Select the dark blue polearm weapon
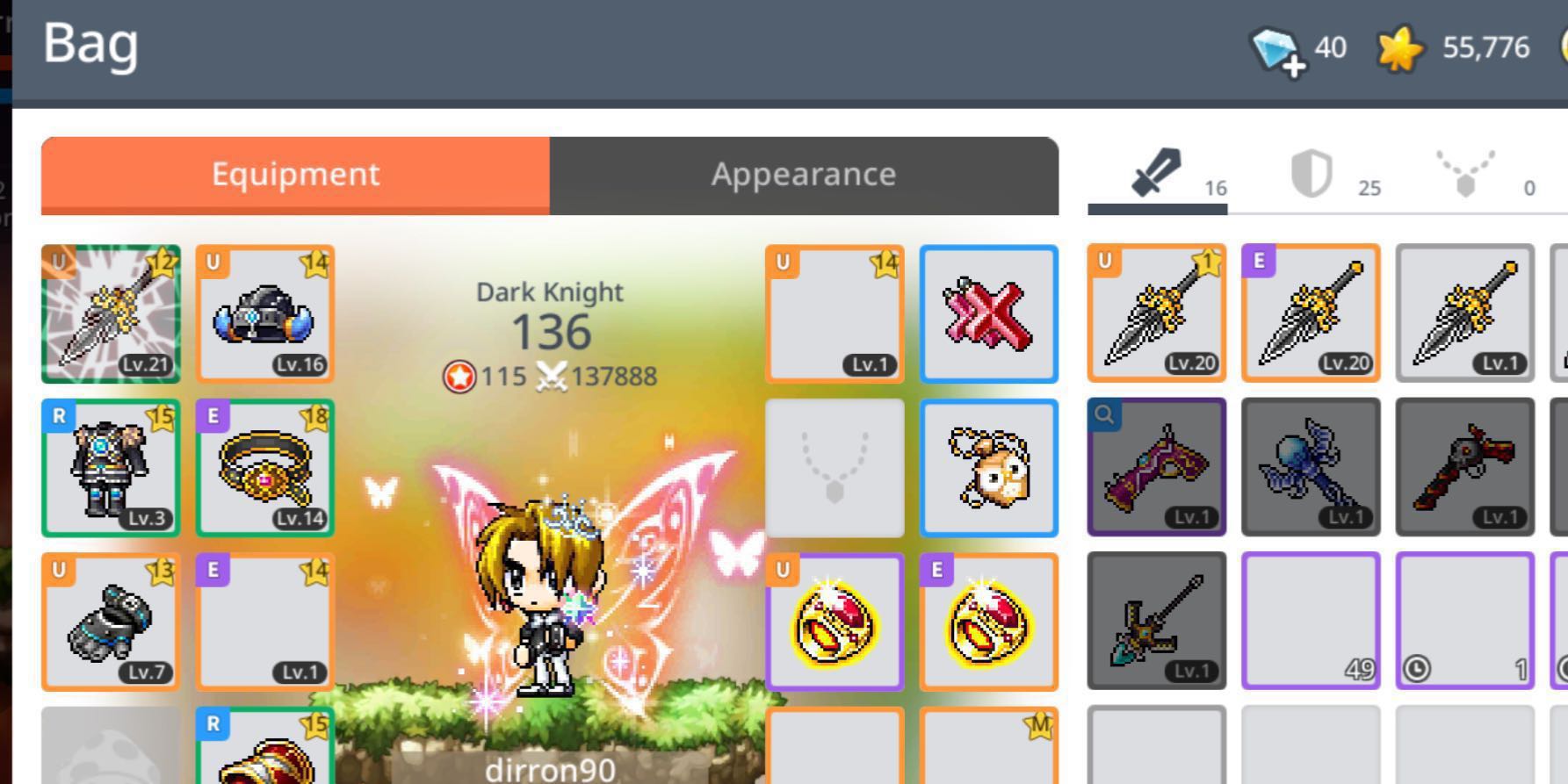The height and width of the screenshot is (784, 1568). click(x=1311, y=467)
